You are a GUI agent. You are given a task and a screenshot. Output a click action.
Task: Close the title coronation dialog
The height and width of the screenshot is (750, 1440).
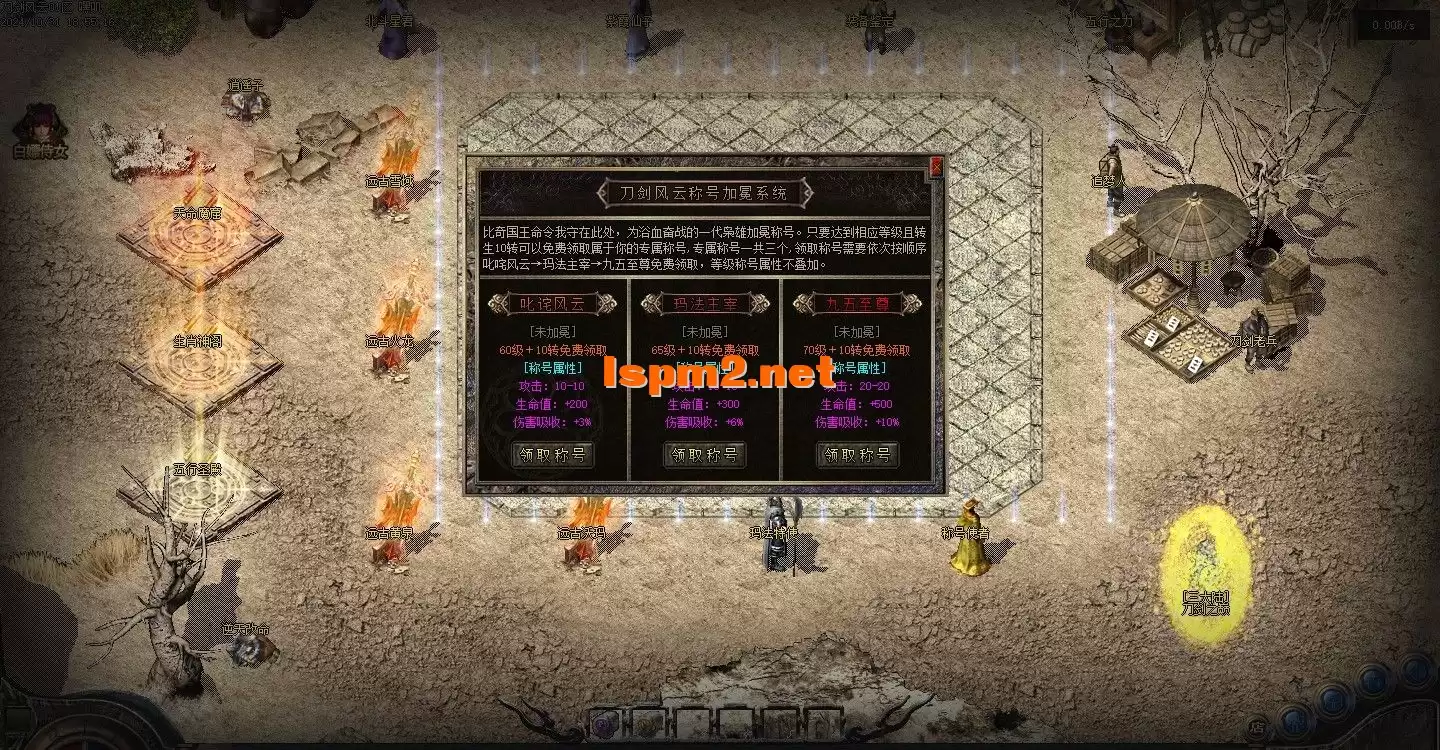point(936,167)
